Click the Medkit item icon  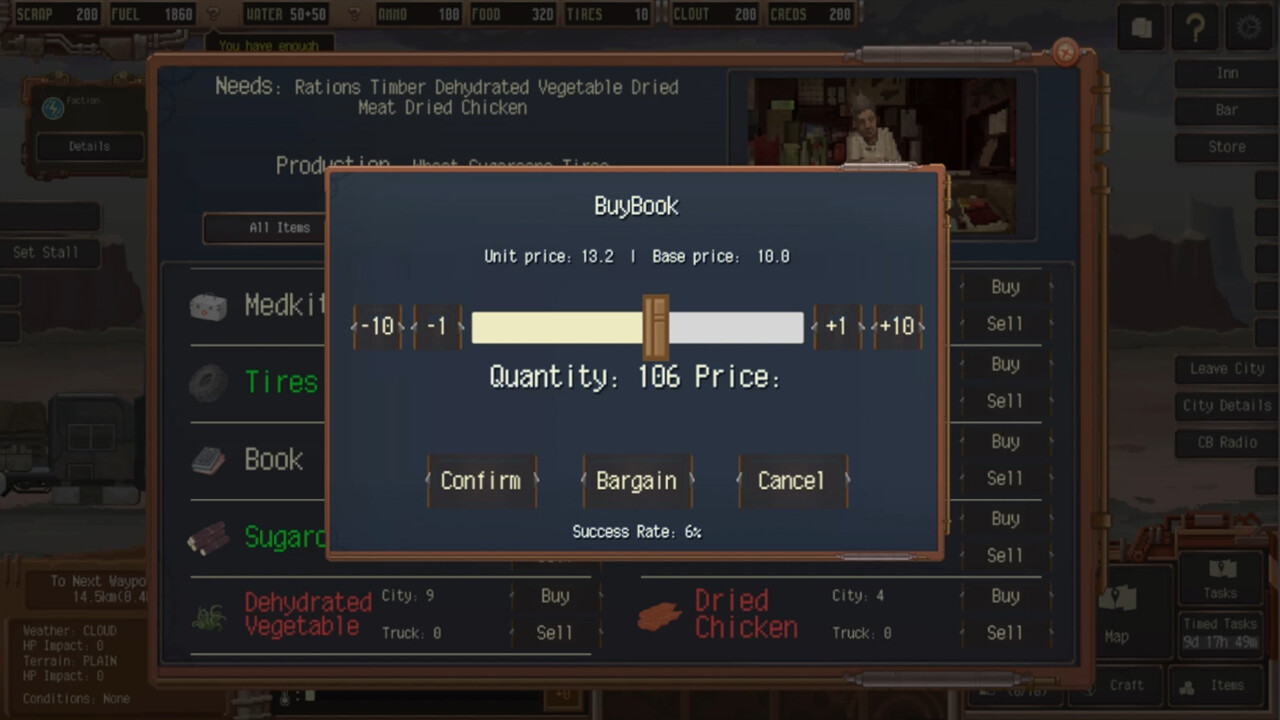[x=208, y=305]
